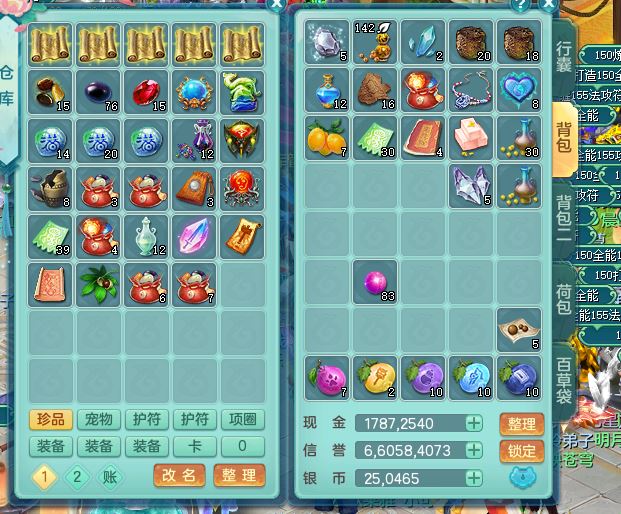Image resolution: width=621 pixels, height=514 pixels.
Task: Tidy the backpack using its 整理 button
Action: click(x=521, y=424)
